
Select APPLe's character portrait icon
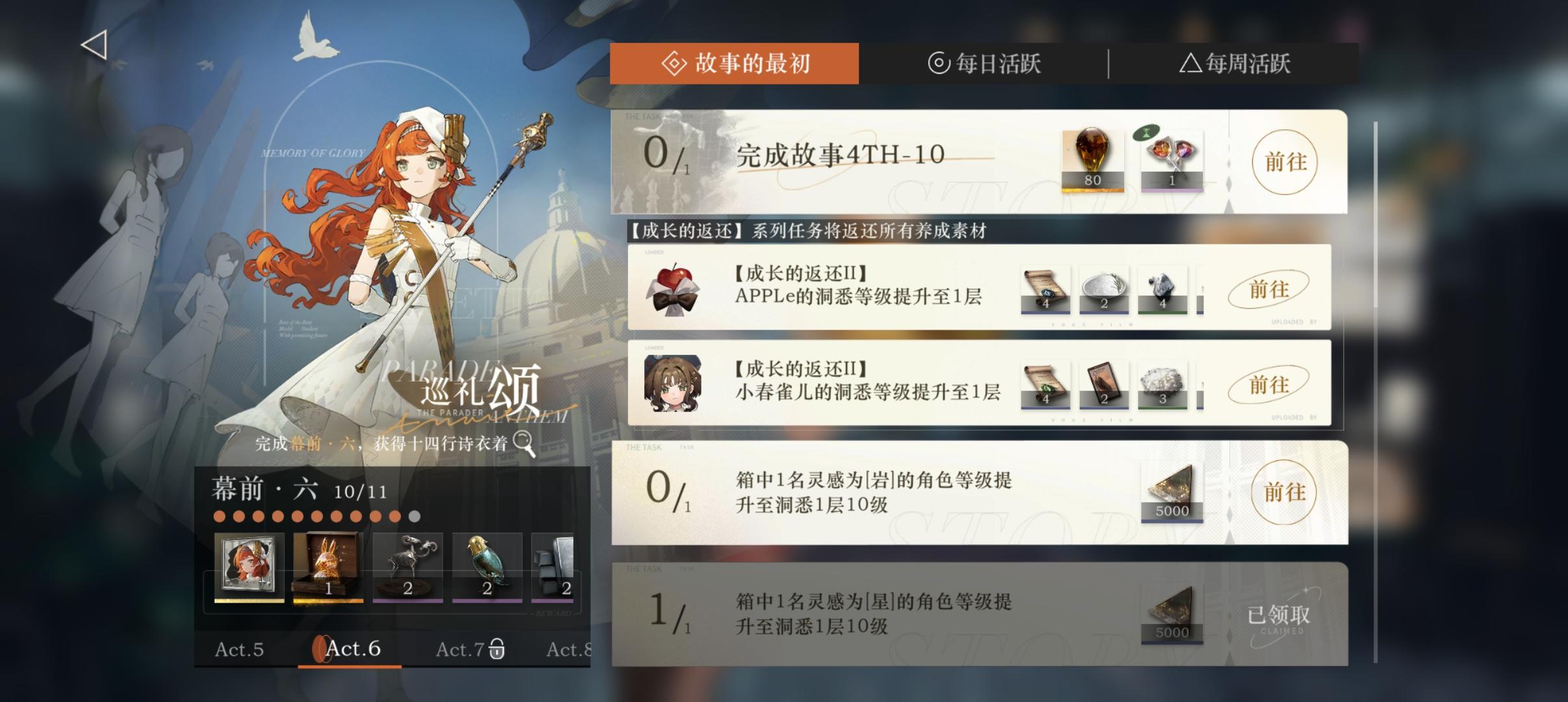point(674,288)
